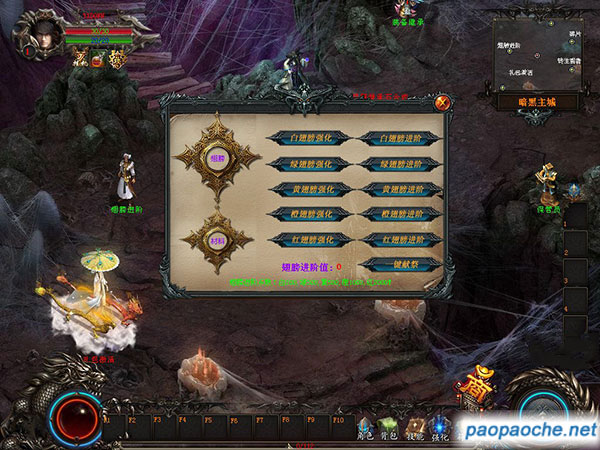
Task: Open the 技能 skills book
Action: pos(416,428)
